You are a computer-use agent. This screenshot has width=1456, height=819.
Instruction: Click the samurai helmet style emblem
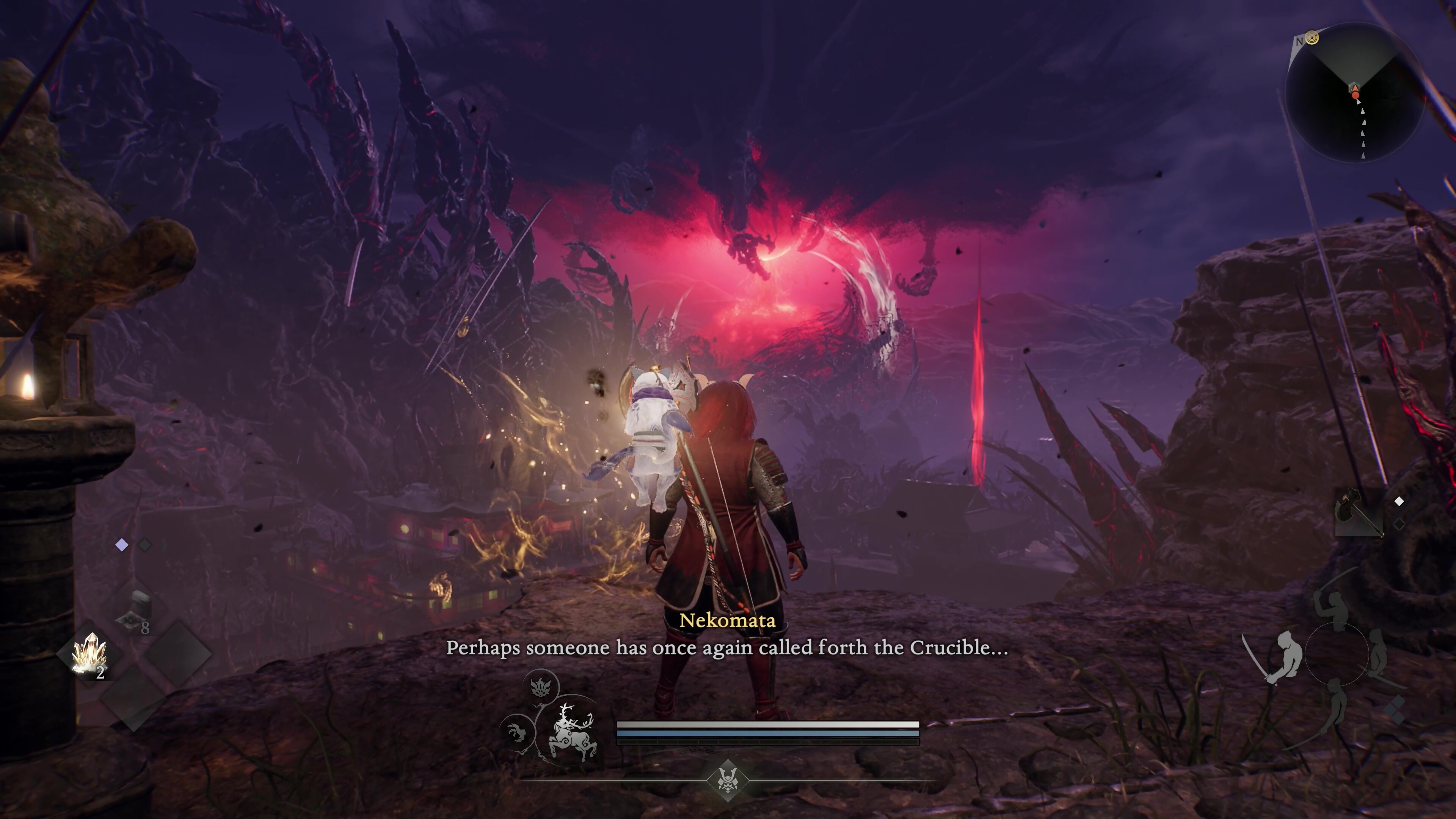[728, 781]
